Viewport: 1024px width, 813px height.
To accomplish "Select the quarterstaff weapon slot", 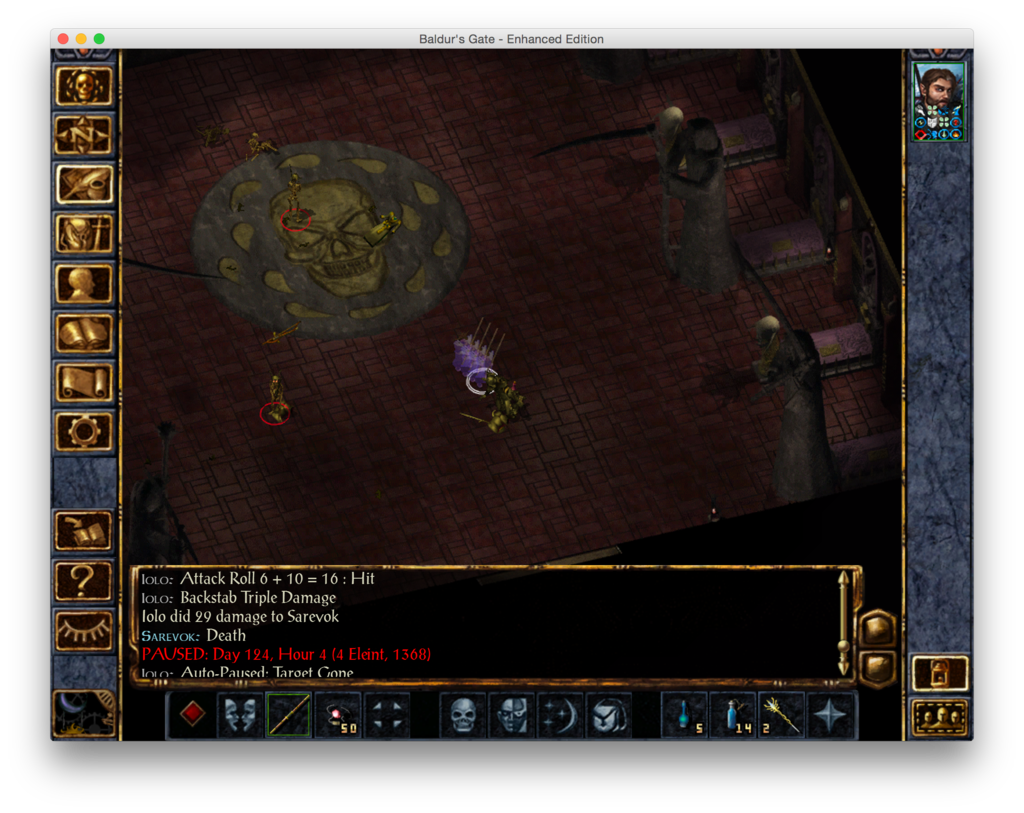I will [x=288, y=715].
